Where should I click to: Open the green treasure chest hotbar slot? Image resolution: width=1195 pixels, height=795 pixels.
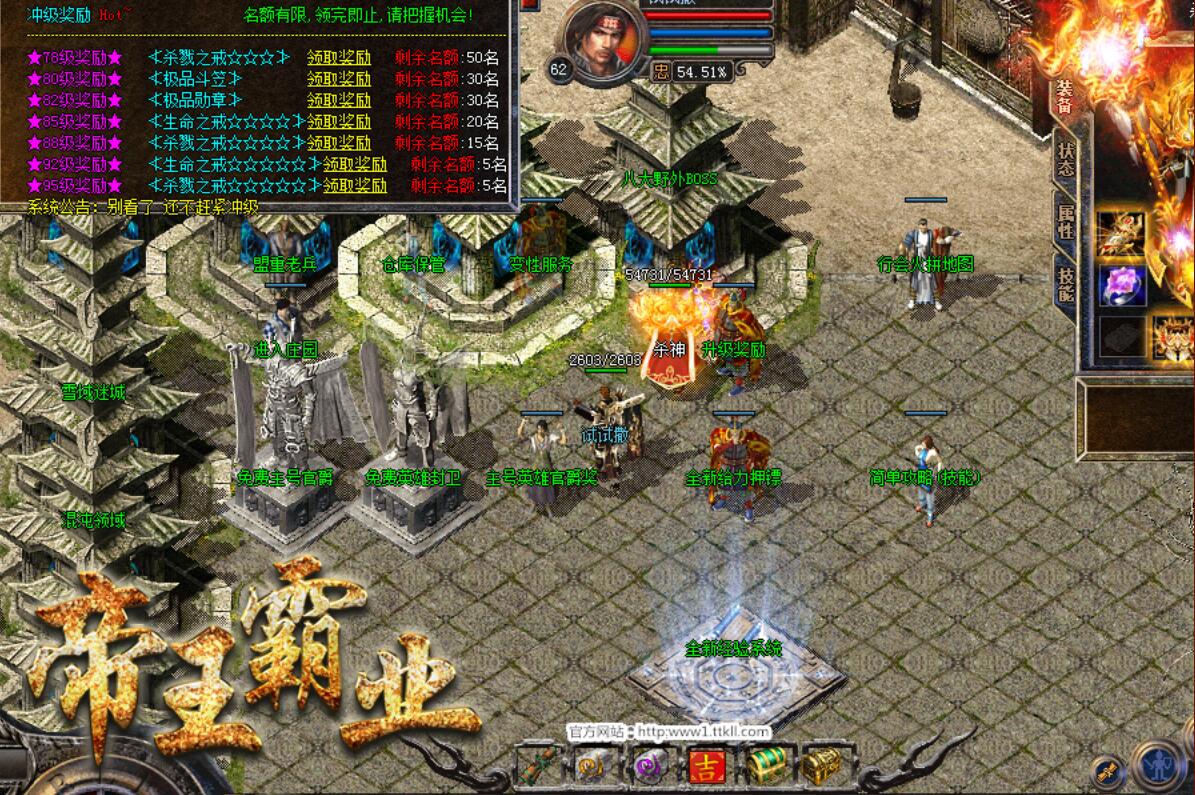pos(764,768)
